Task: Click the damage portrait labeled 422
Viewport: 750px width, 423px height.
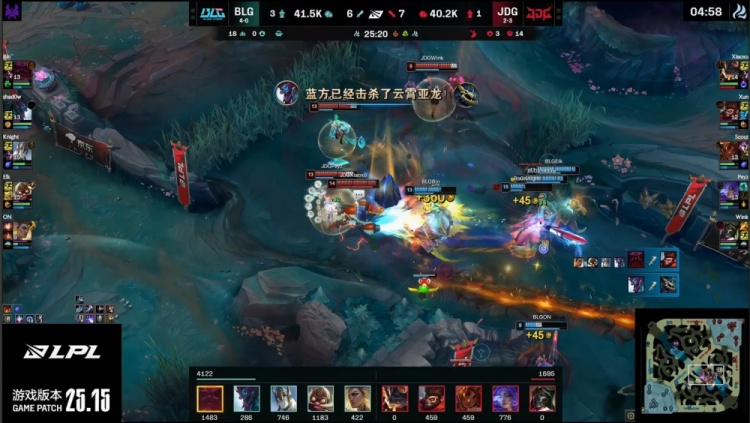Action: 357,398
